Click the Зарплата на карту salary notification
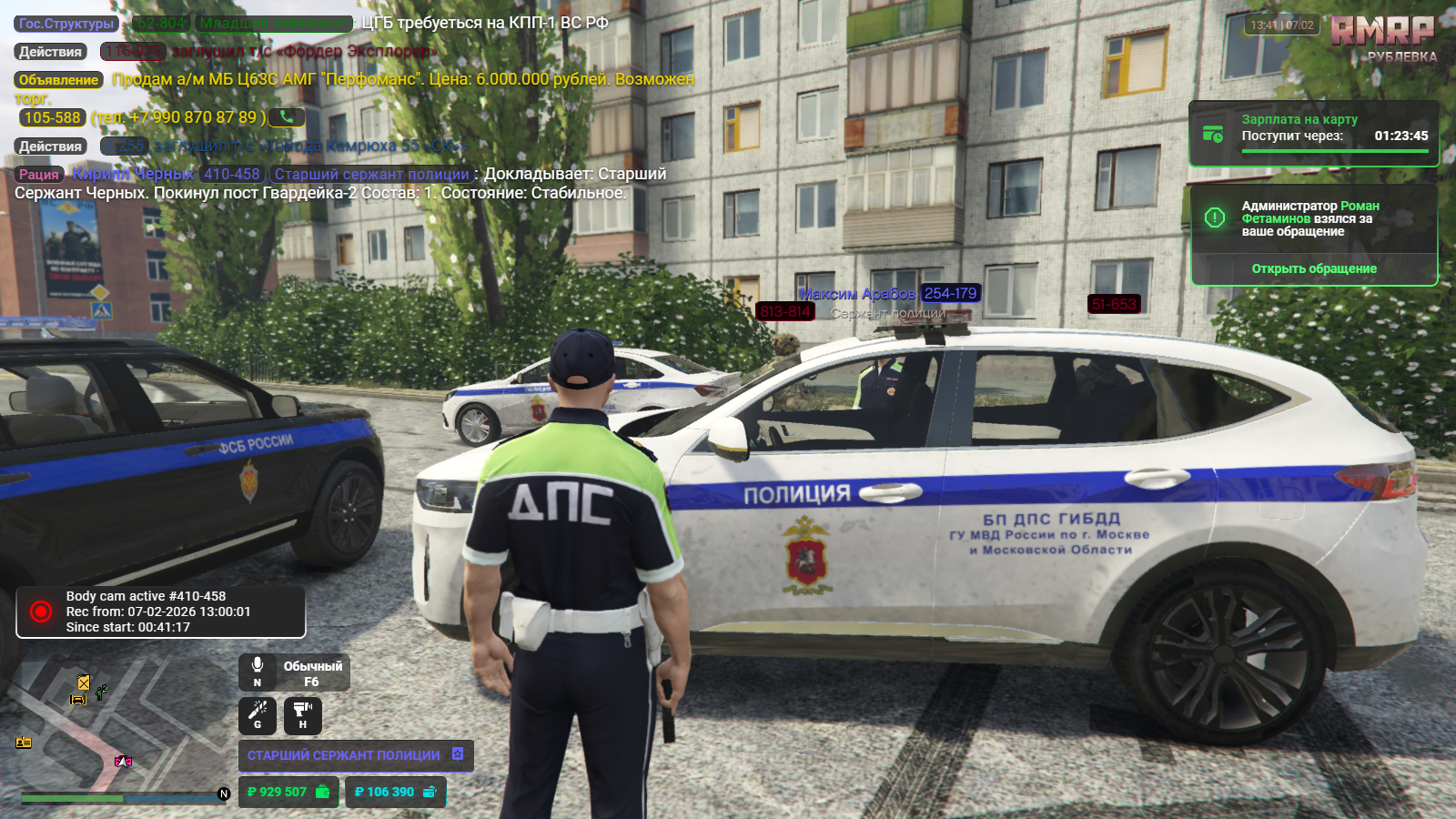 [1313, 134]
